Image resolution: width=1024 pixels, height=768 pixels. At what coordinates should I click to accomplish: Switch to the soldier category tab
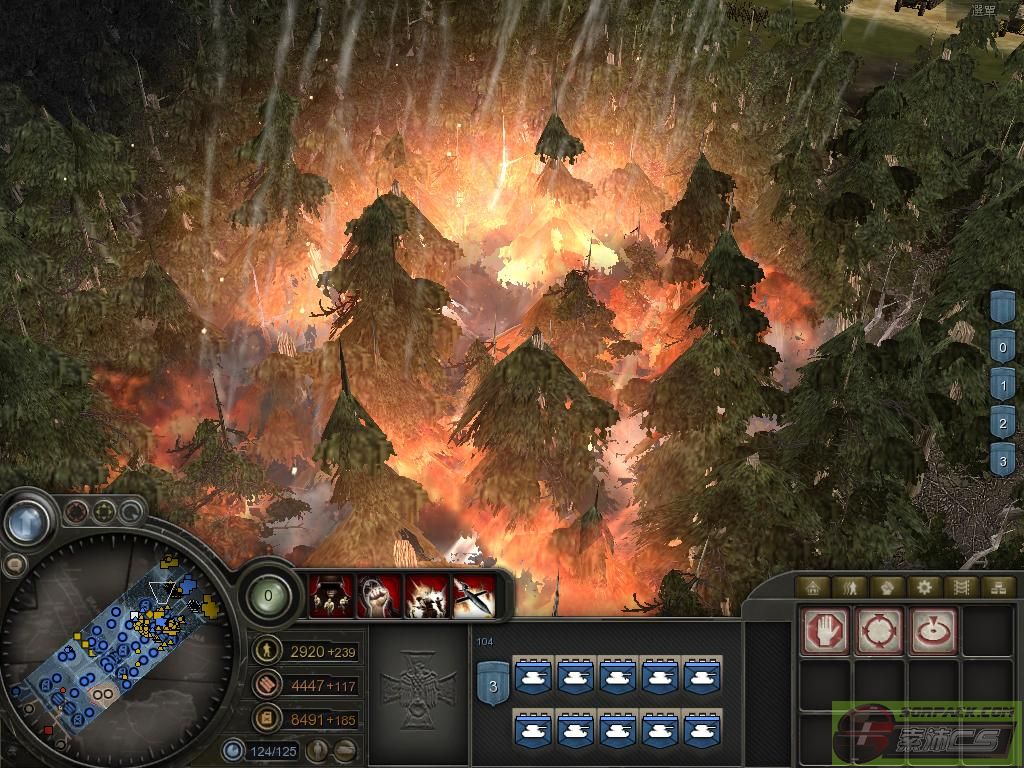click(x=850, y=587)
